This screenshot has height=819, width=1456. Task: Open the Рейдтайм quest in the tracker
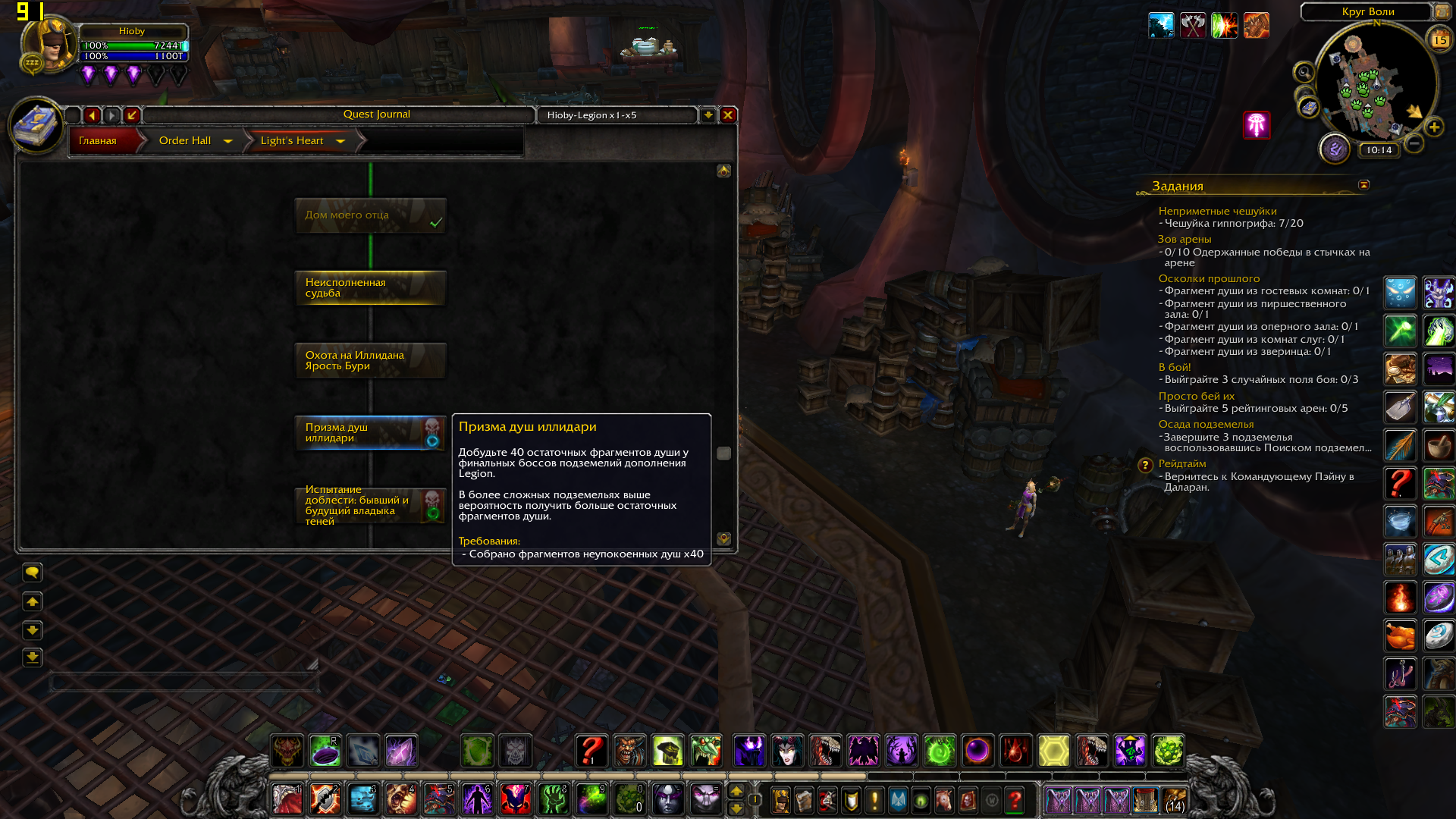pos(1181,464)
